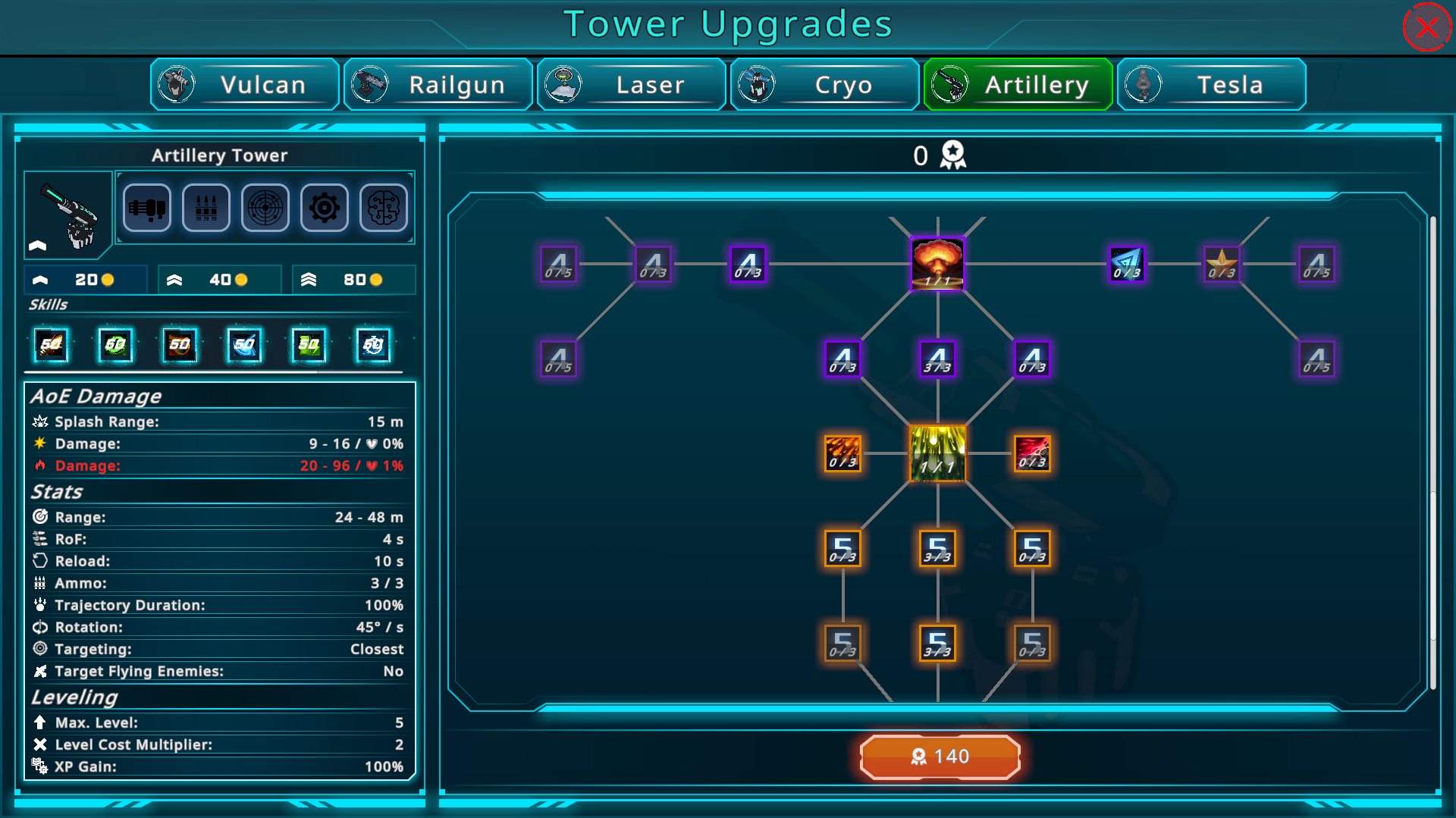Viewport: 1456px width, 818px height.
Task: Click the gun barrel stat icon
Action: click(147, 208)
